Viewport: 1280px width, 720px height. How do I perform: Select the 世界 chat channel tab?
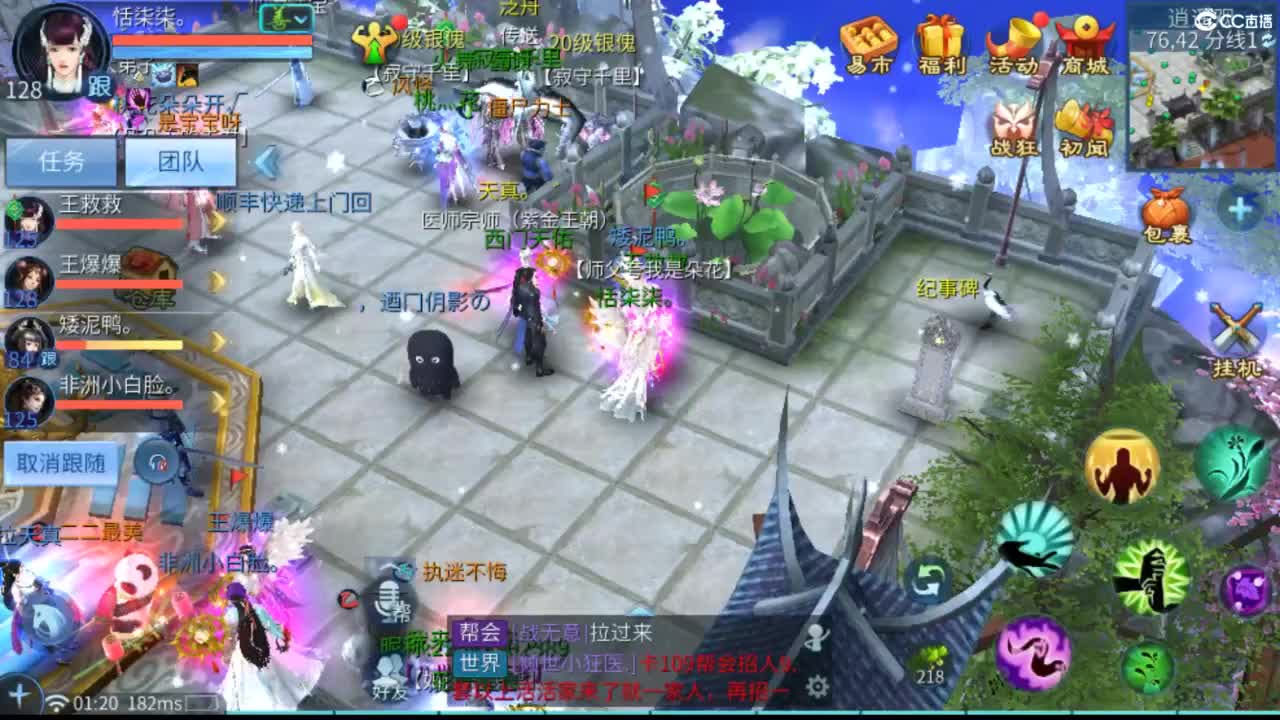(482, 663)
